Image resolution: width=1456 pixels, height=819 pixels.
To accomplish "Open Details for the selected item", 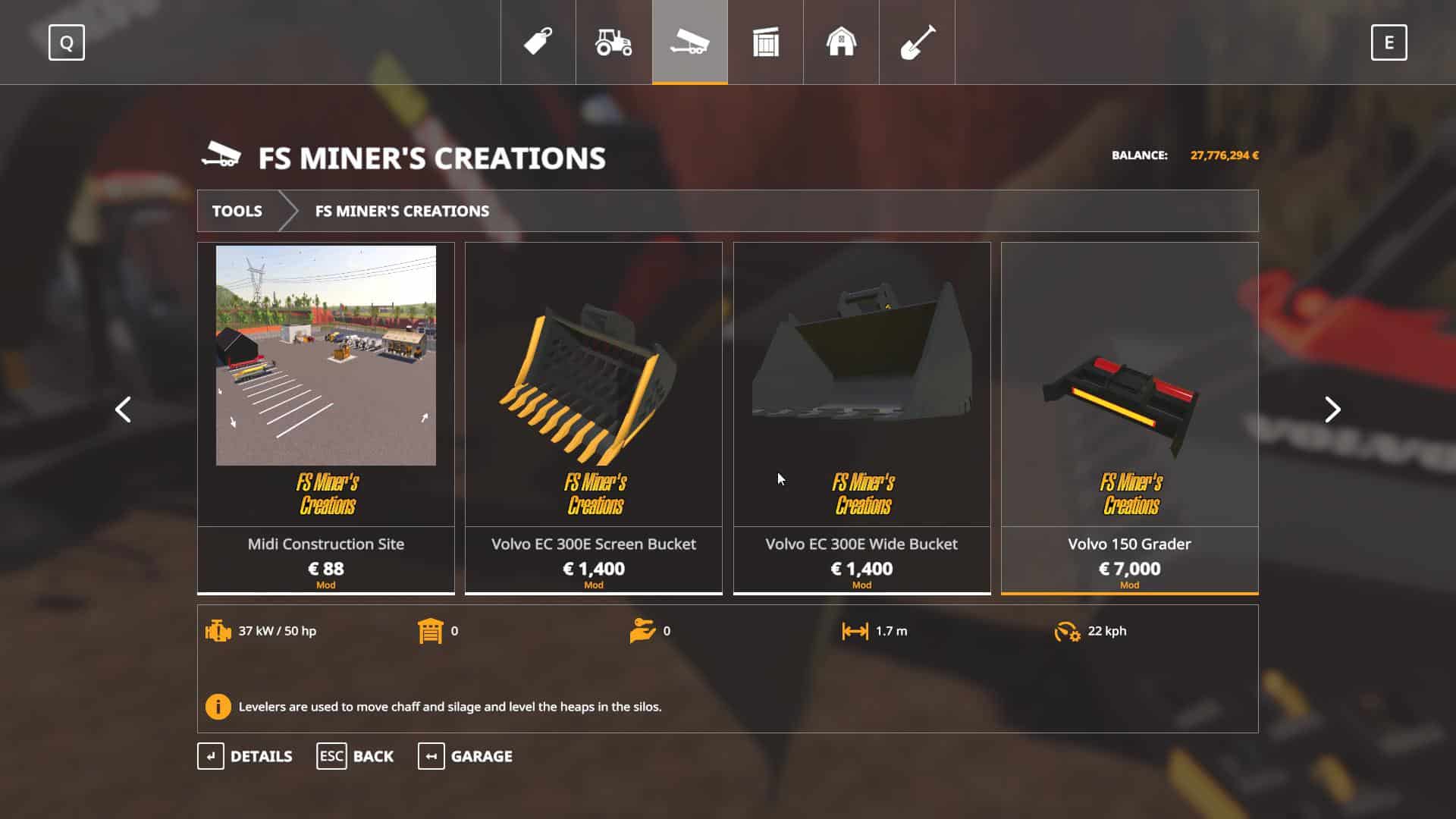I will coord(245,756).
